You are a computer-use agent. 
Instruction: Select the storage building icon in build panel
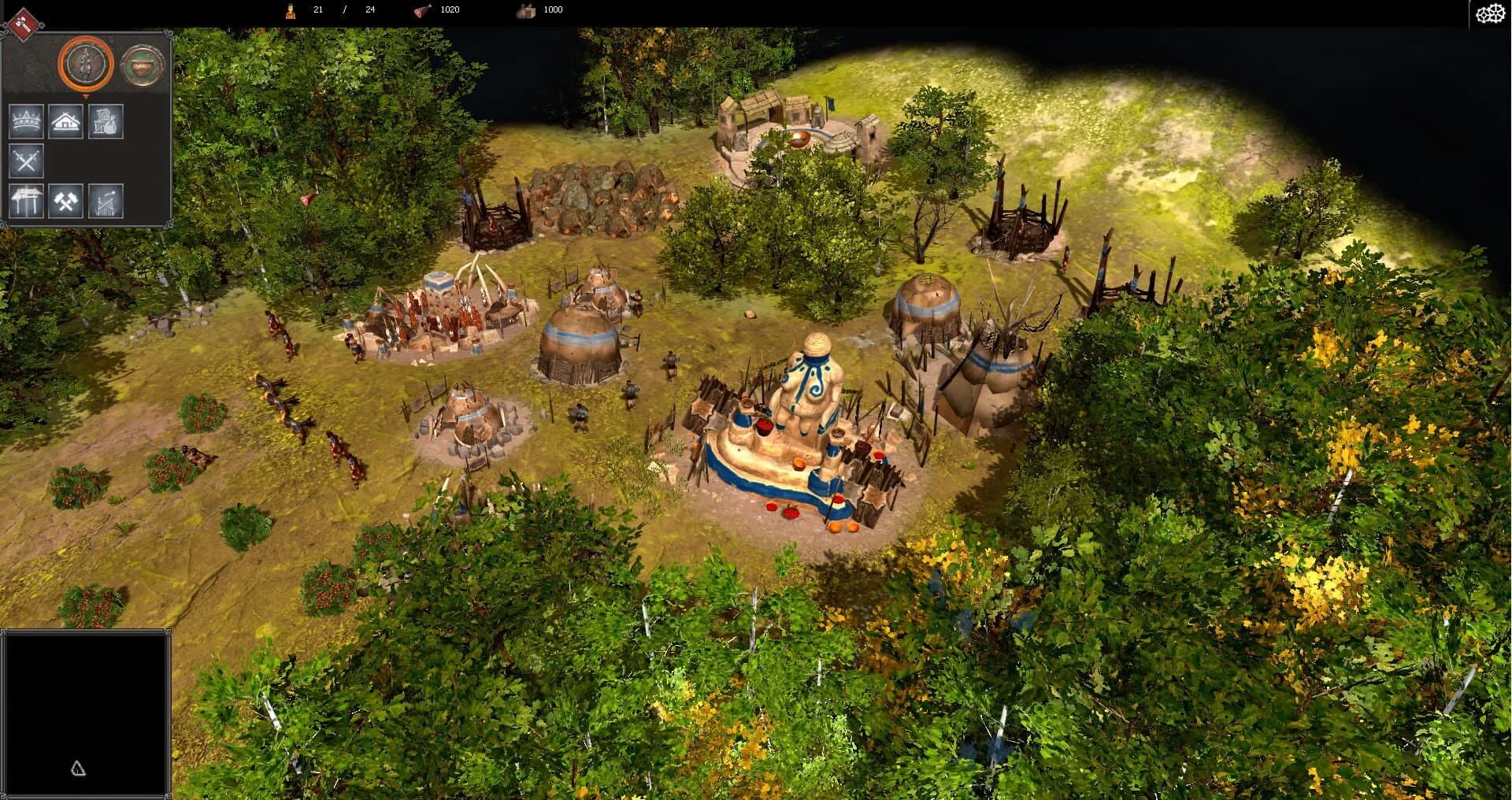[105, 121]
